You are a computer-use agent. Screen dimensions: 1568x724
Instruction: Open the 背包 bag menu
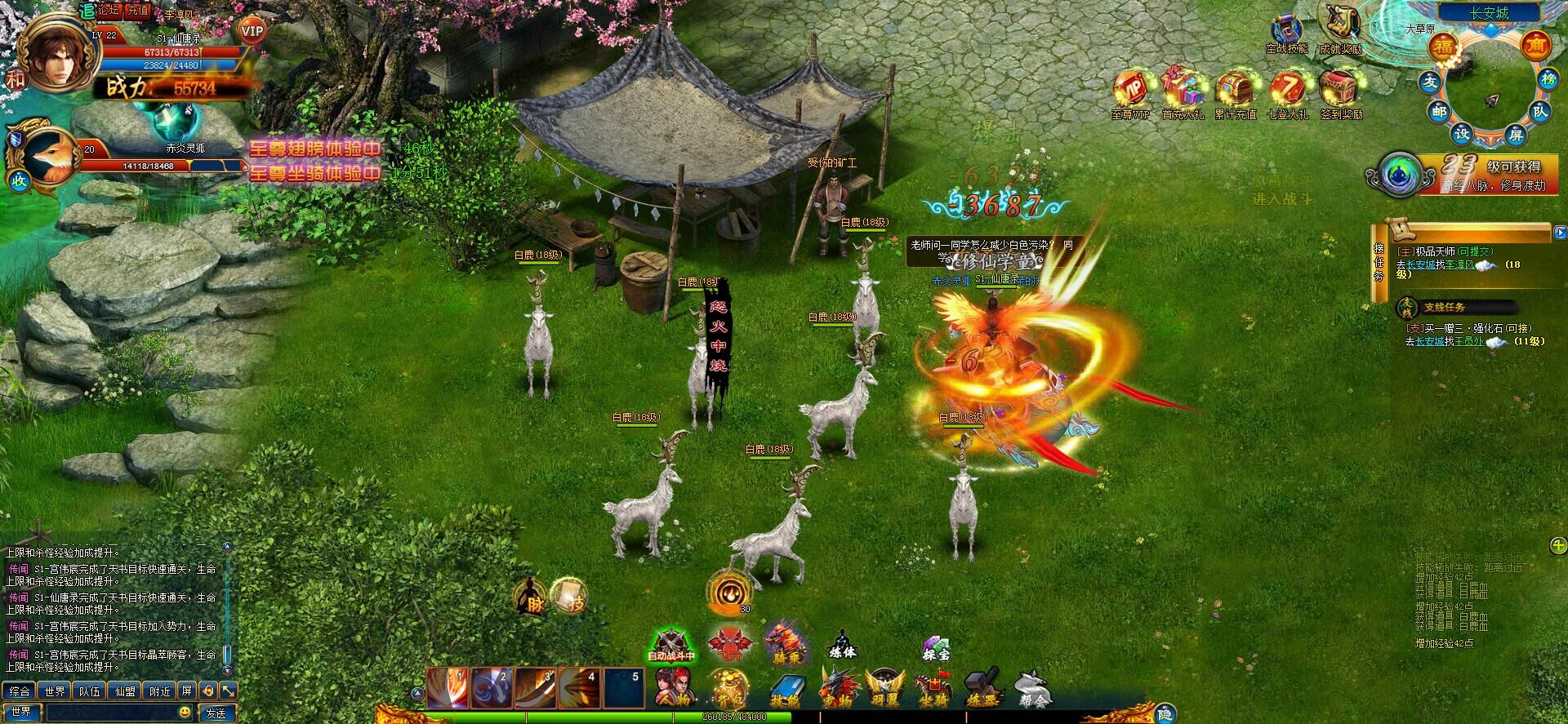725,688
